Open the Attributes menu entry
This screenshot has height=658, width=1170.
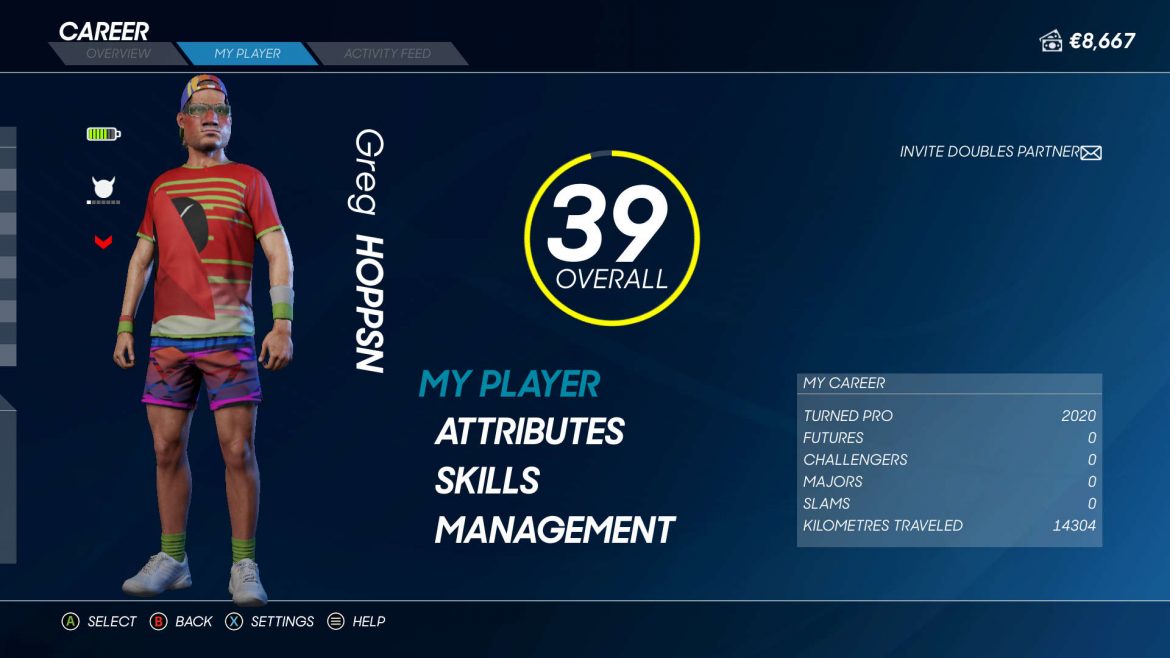pyautogui.click(x=529, y=432)
